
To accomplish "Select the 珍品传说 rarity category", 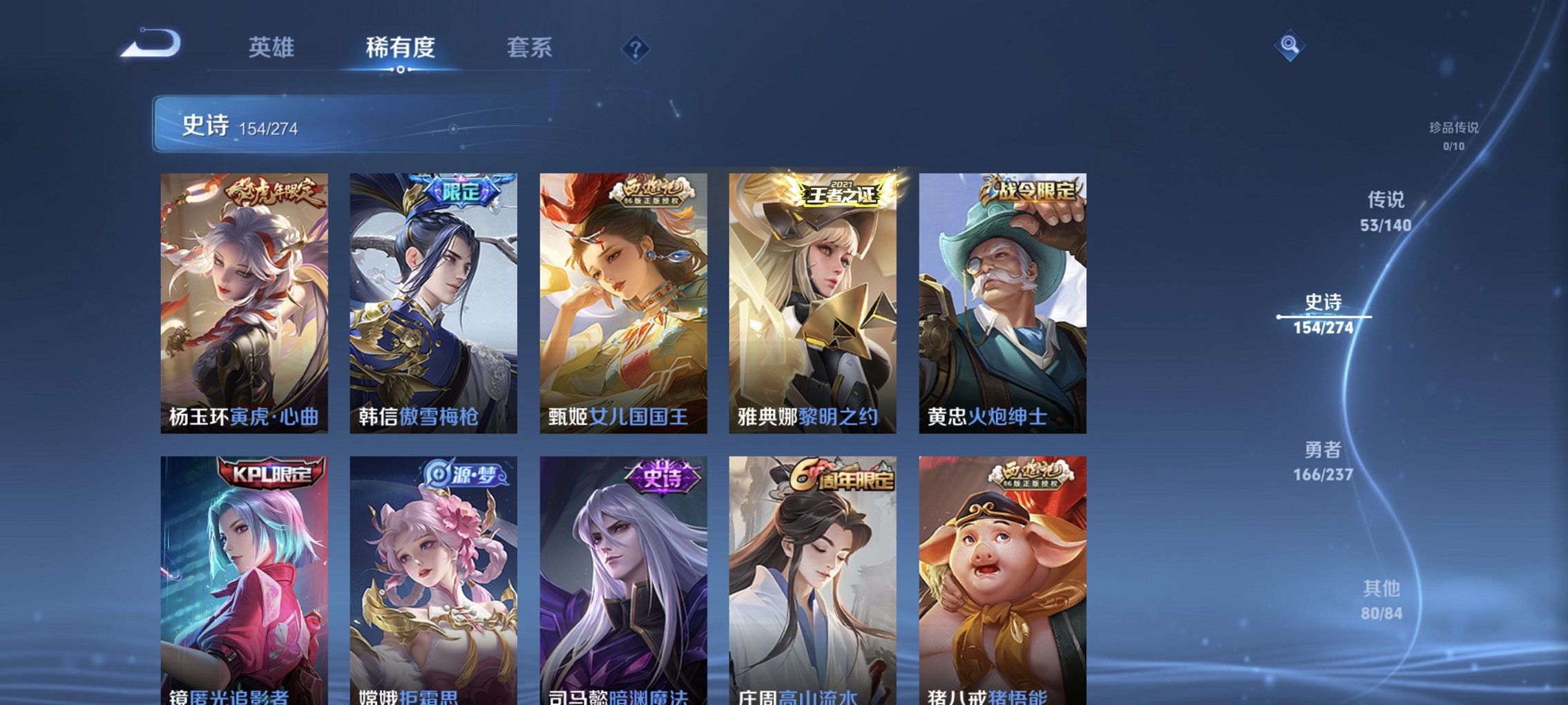I will 1453,135.
